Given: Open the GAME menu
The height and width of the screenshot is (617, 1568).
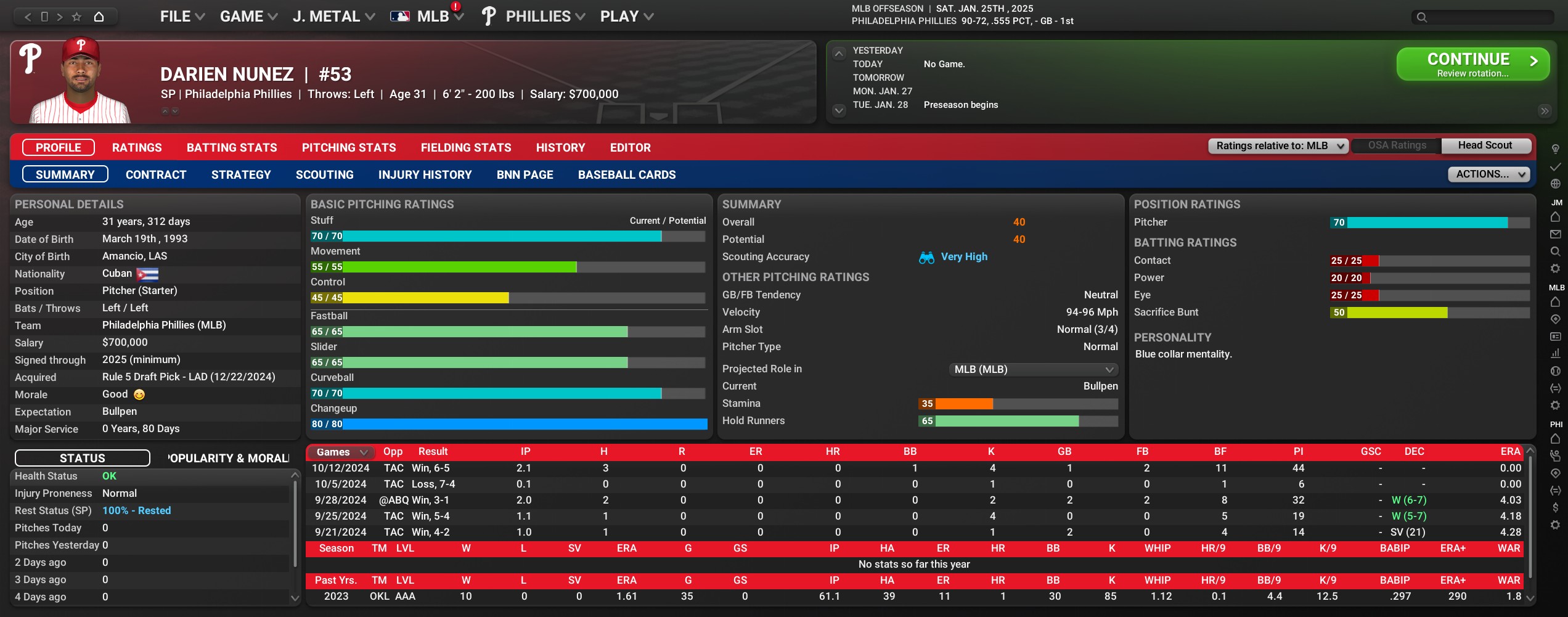Looking at the screenshot, I should (x=248, y=17).
